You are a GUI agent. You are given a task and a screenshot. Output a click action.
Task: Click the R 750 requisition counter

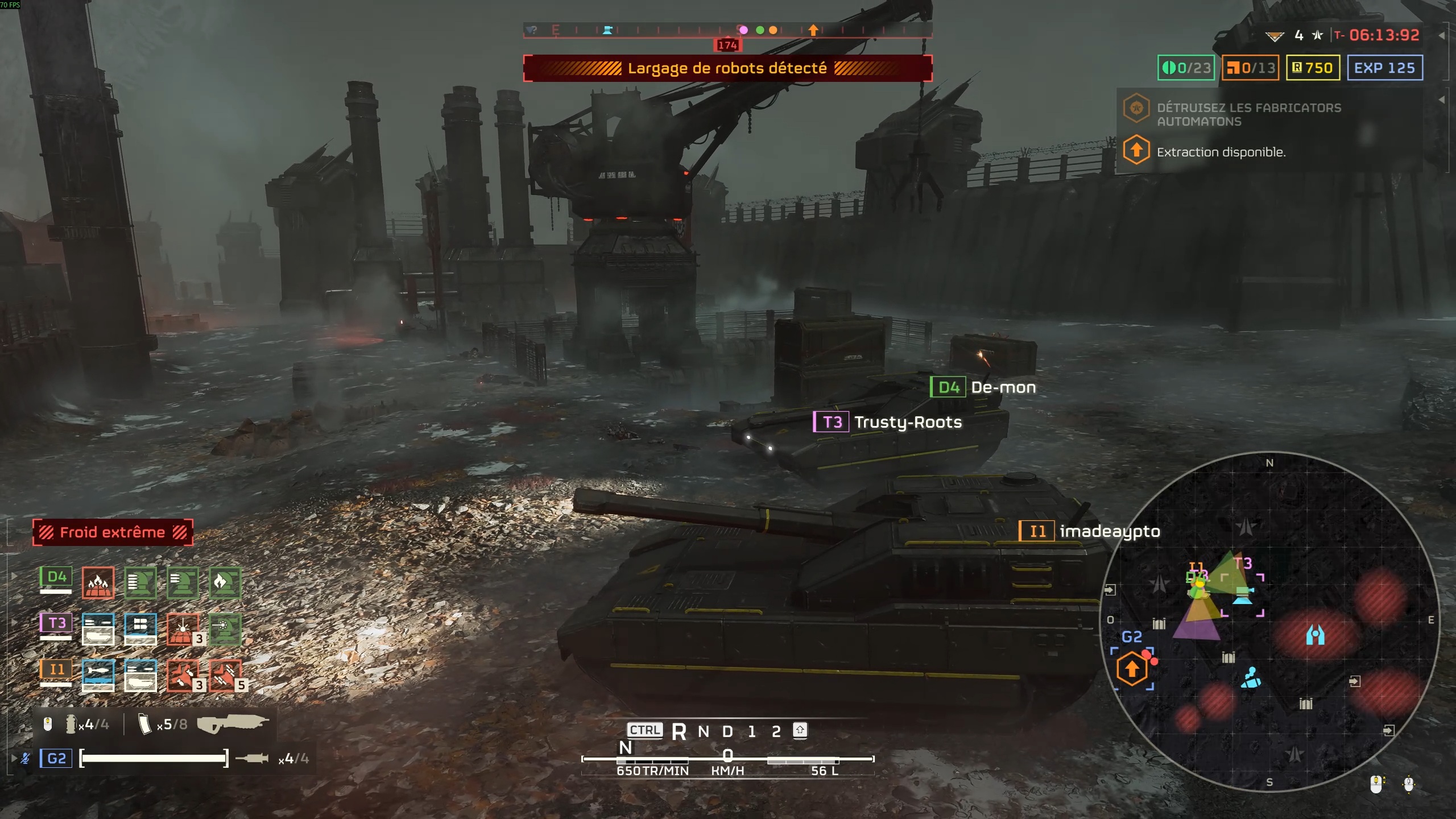tap(1313, 68)
